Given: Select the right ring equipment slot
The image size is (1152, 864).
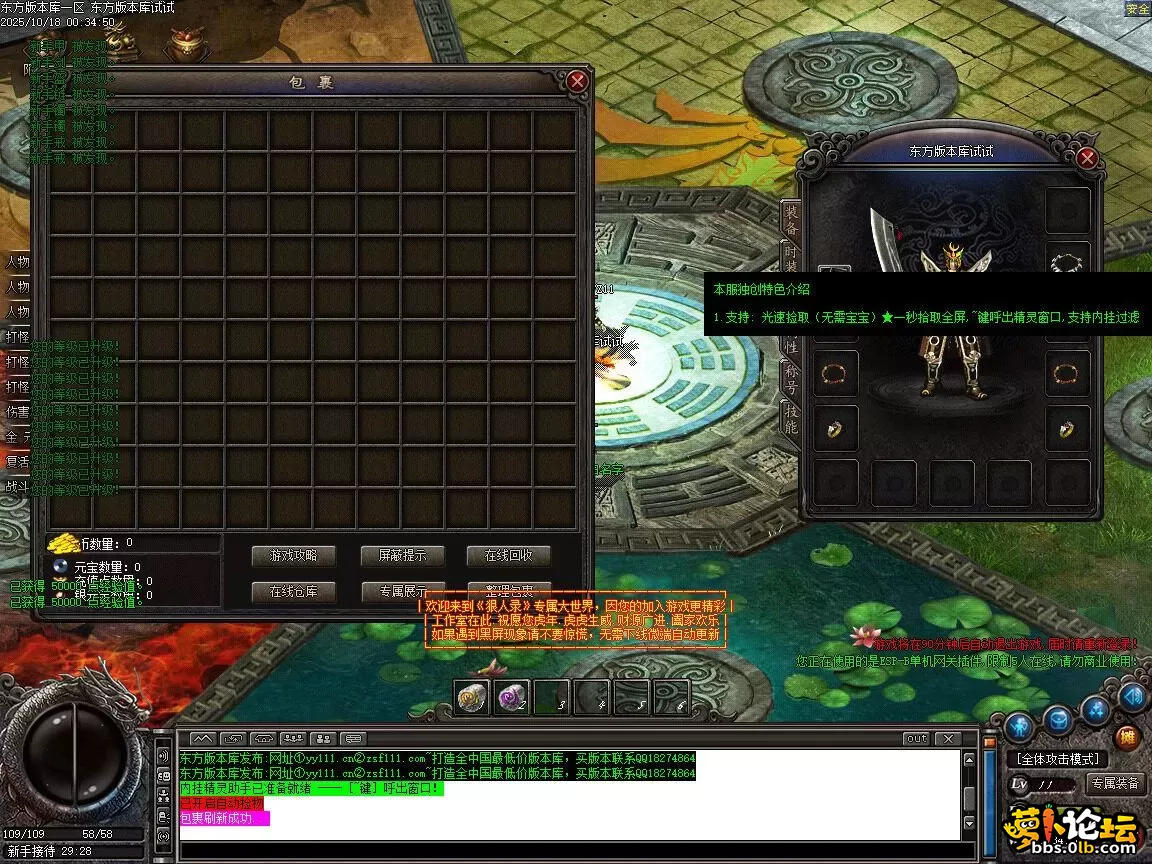Looking at the screenshot, I should click(x=1067, y=430).
